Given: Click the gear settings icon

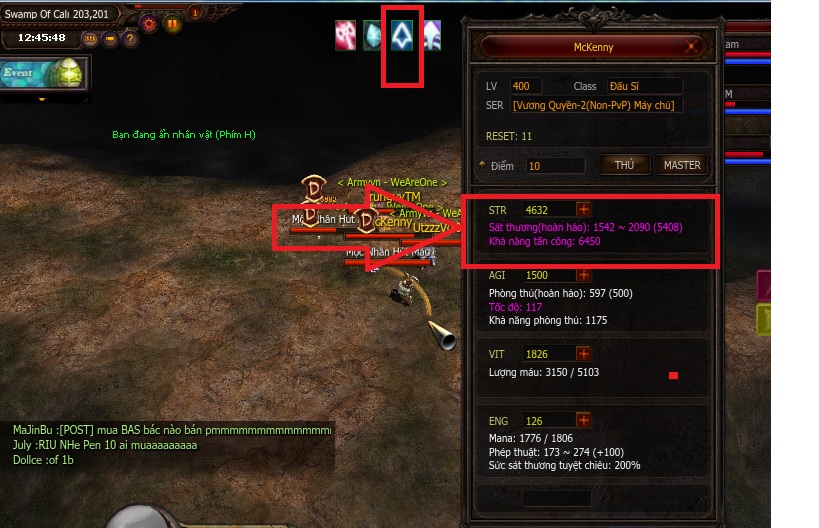Looking at the screenshot, I should 150,24.
